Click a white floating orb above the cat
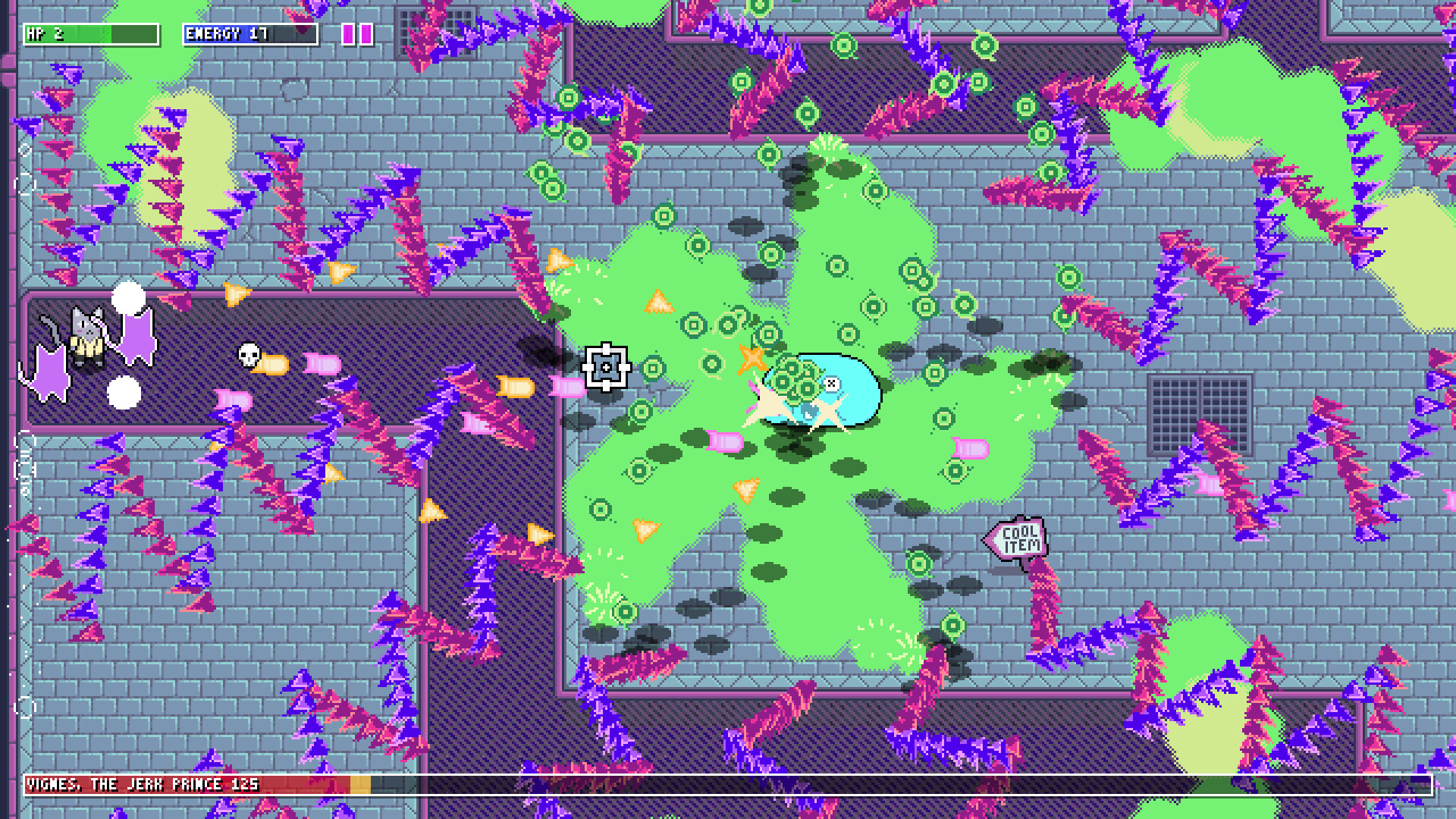 click(x=127, y=297)
